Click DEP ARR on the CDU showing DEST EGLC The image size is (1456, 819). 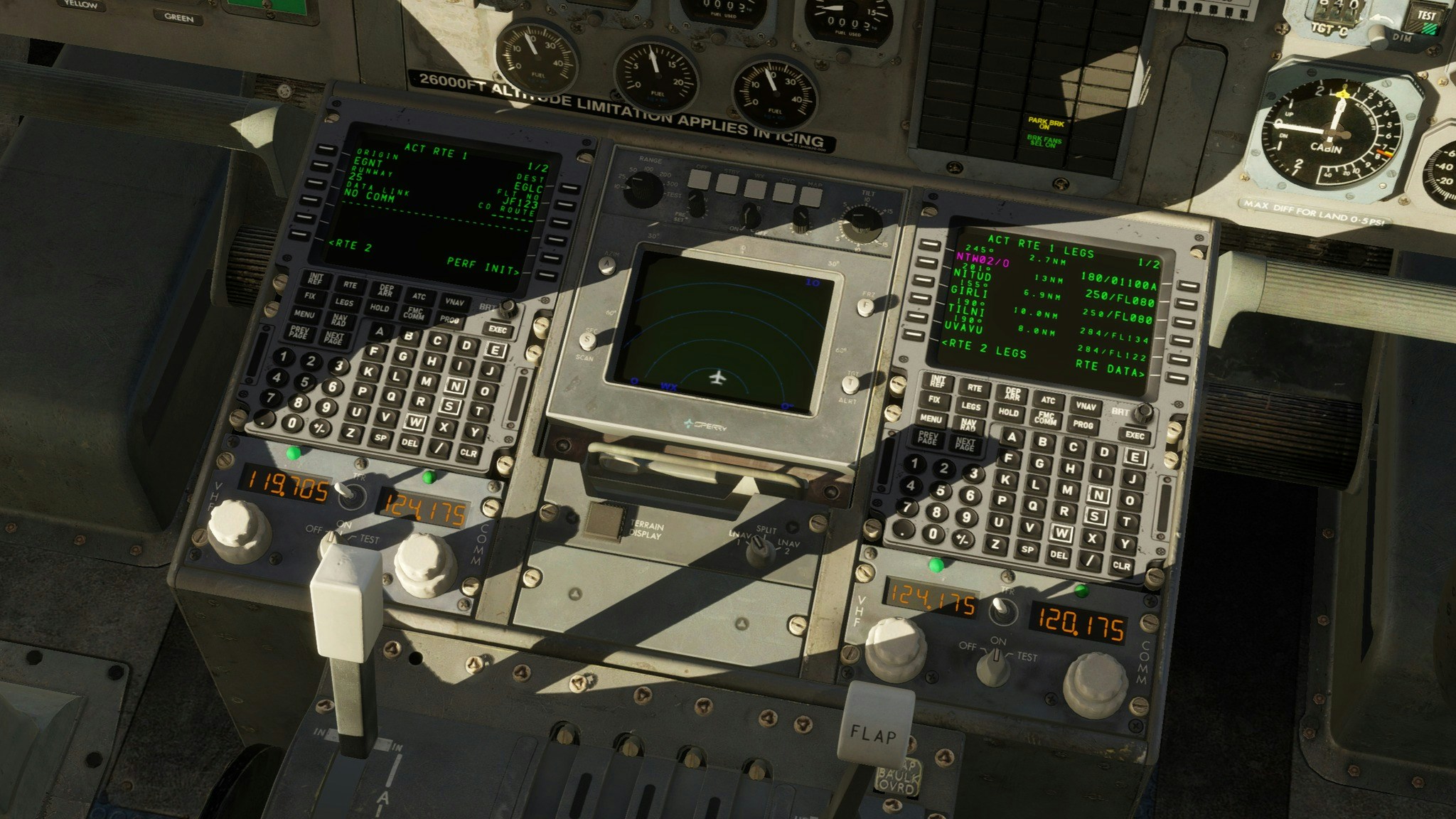[386, 290]
